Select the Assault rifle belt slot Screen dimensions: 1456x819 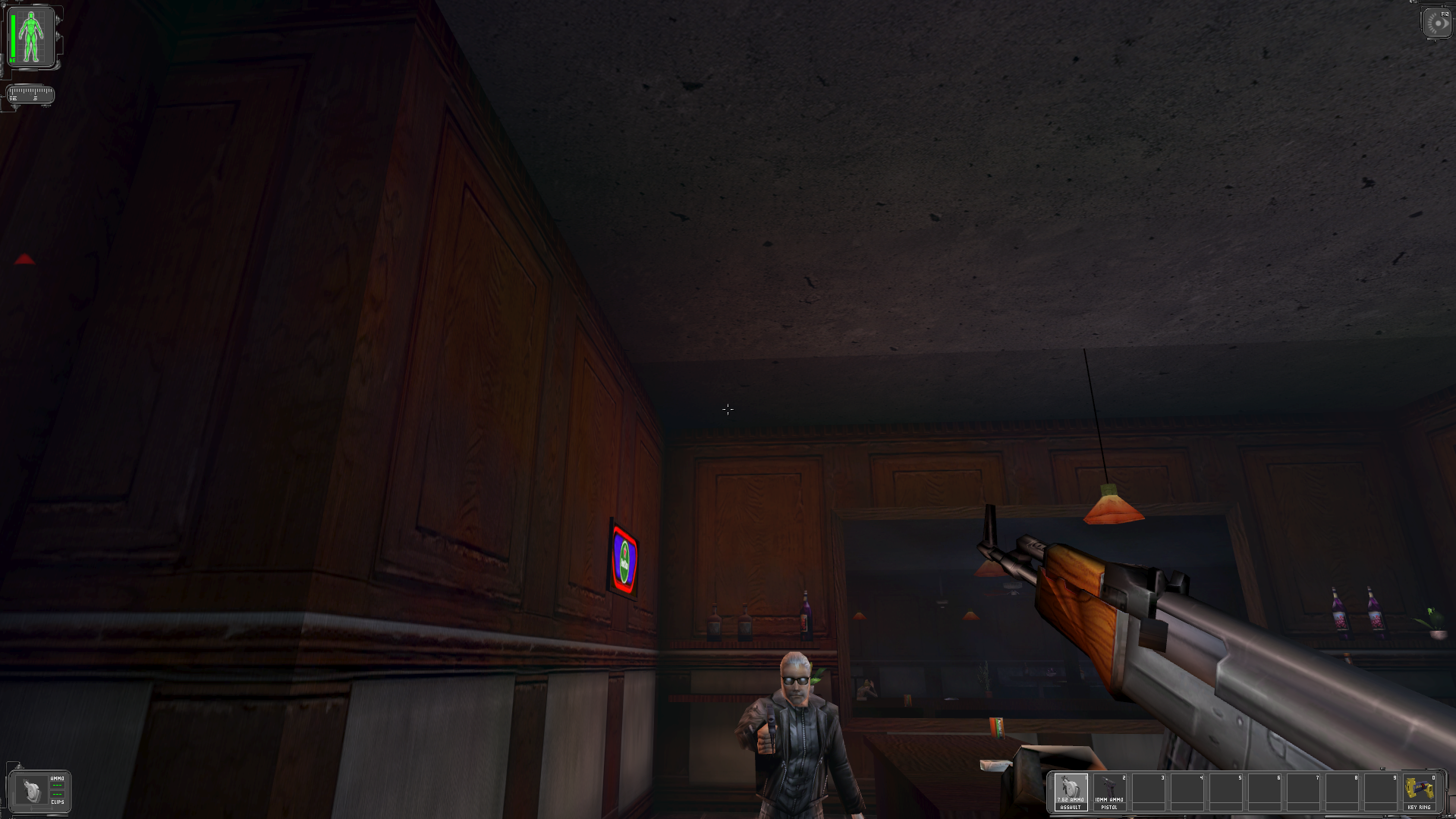coord(1071,792)
